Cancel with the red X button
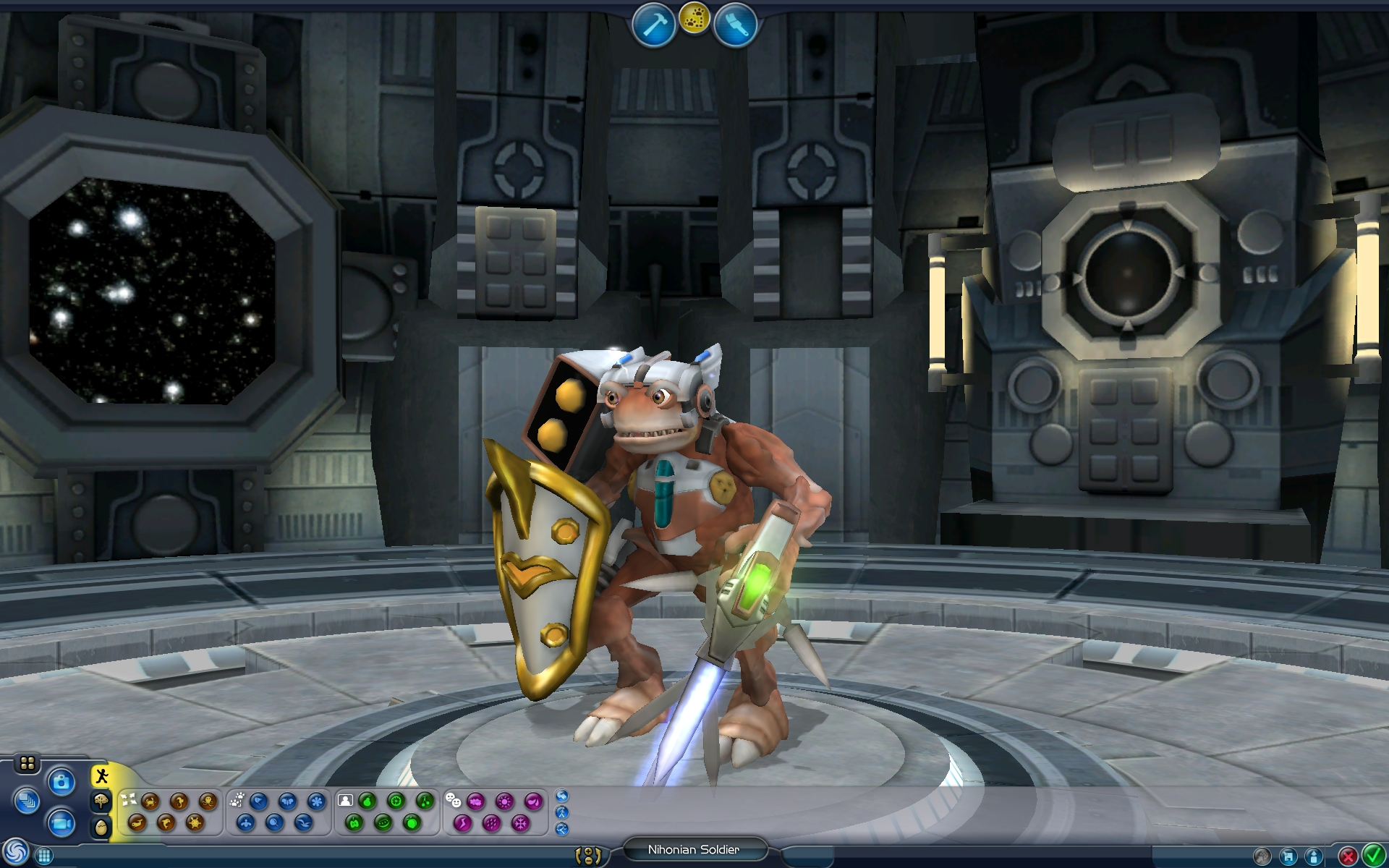The image size is (1389, 868). [x=1347, y=856]
